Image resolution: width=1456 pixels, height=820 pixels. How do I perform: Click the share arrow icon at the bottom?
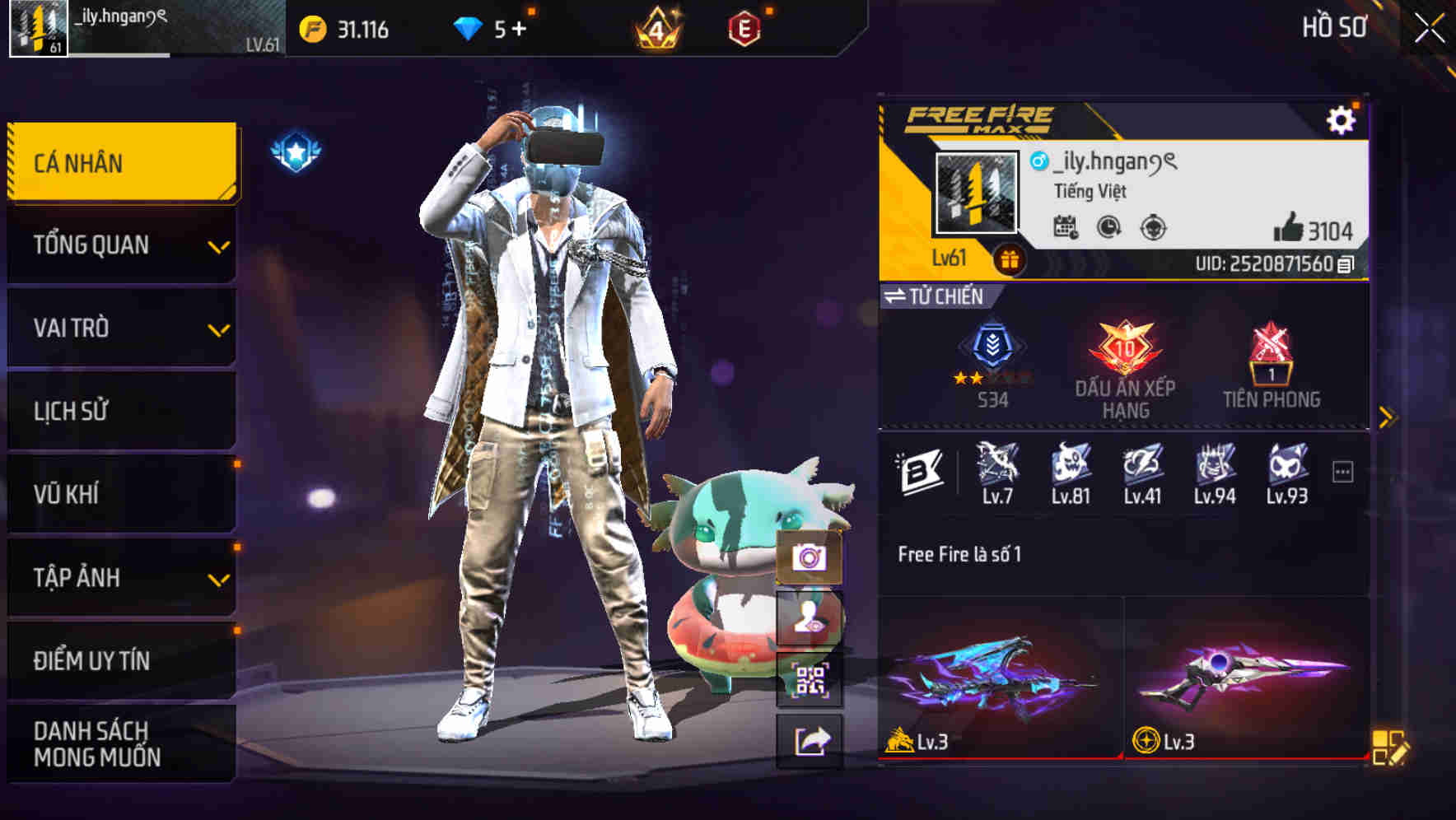[811, 741]
